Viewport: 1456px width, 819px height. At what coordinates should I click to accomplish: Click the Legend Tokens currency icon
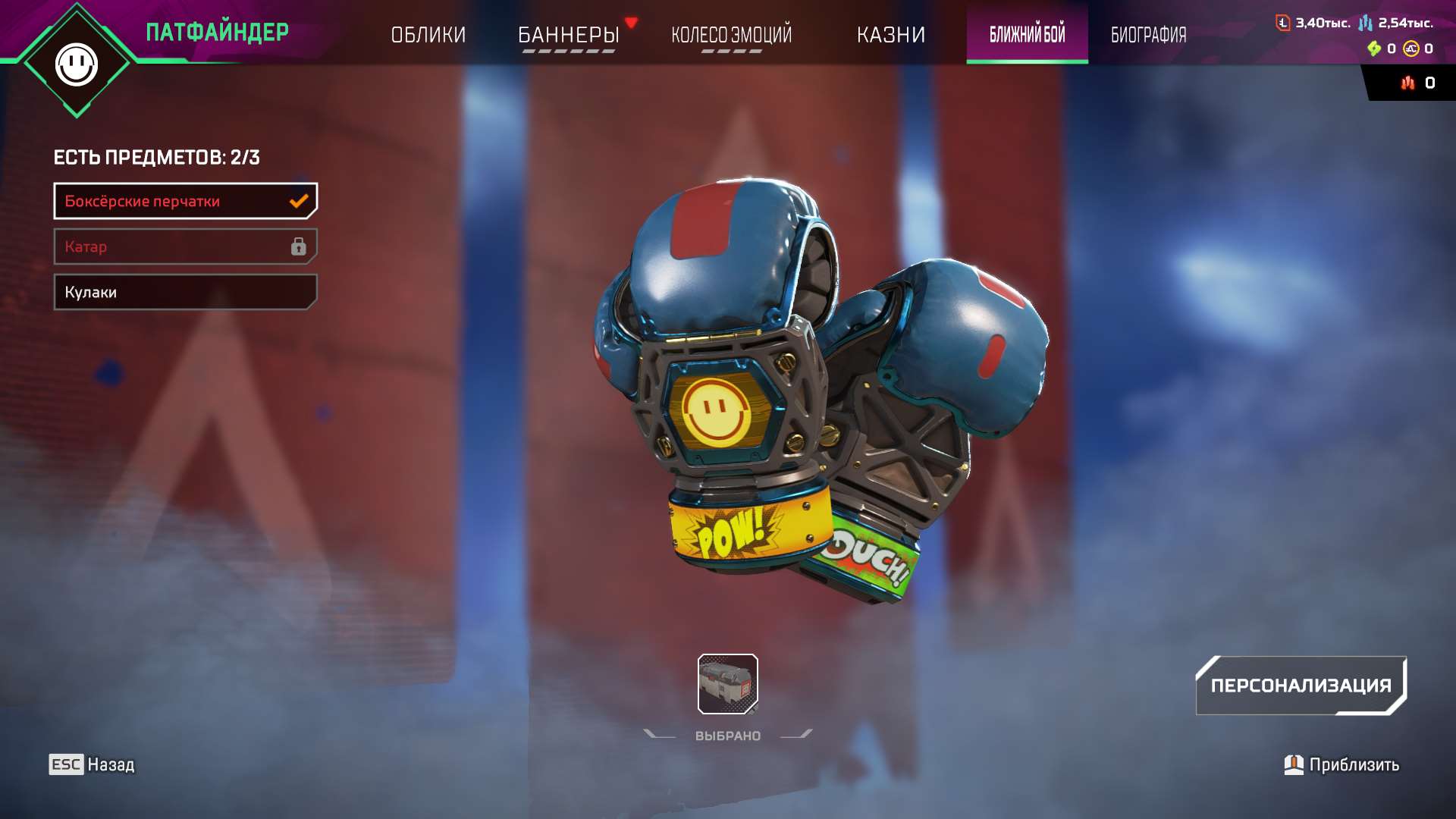(1283, 23)
